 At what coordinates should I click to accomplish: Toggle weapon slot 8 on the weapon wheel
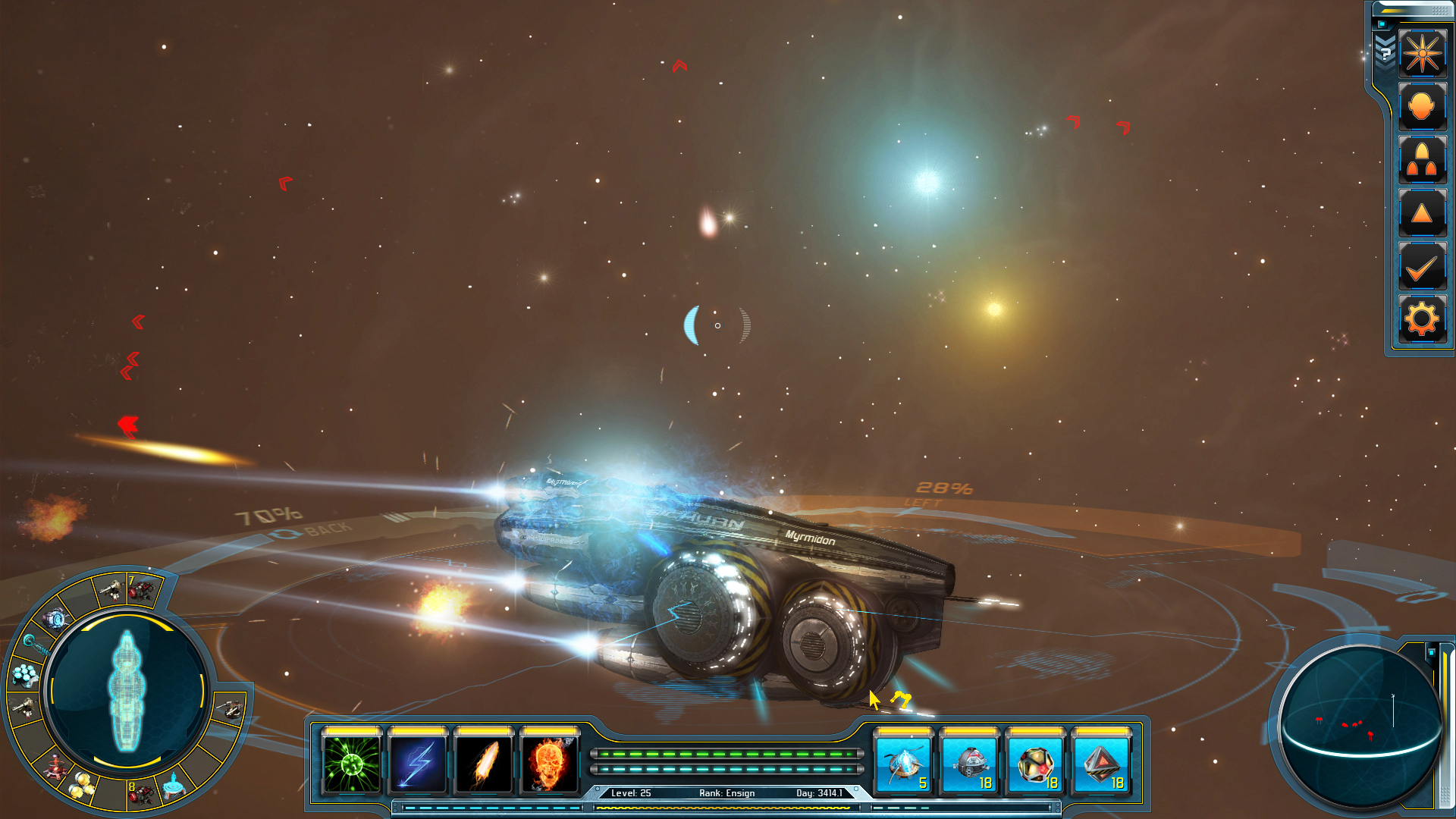pyautogui.click(x=142, y=794)
